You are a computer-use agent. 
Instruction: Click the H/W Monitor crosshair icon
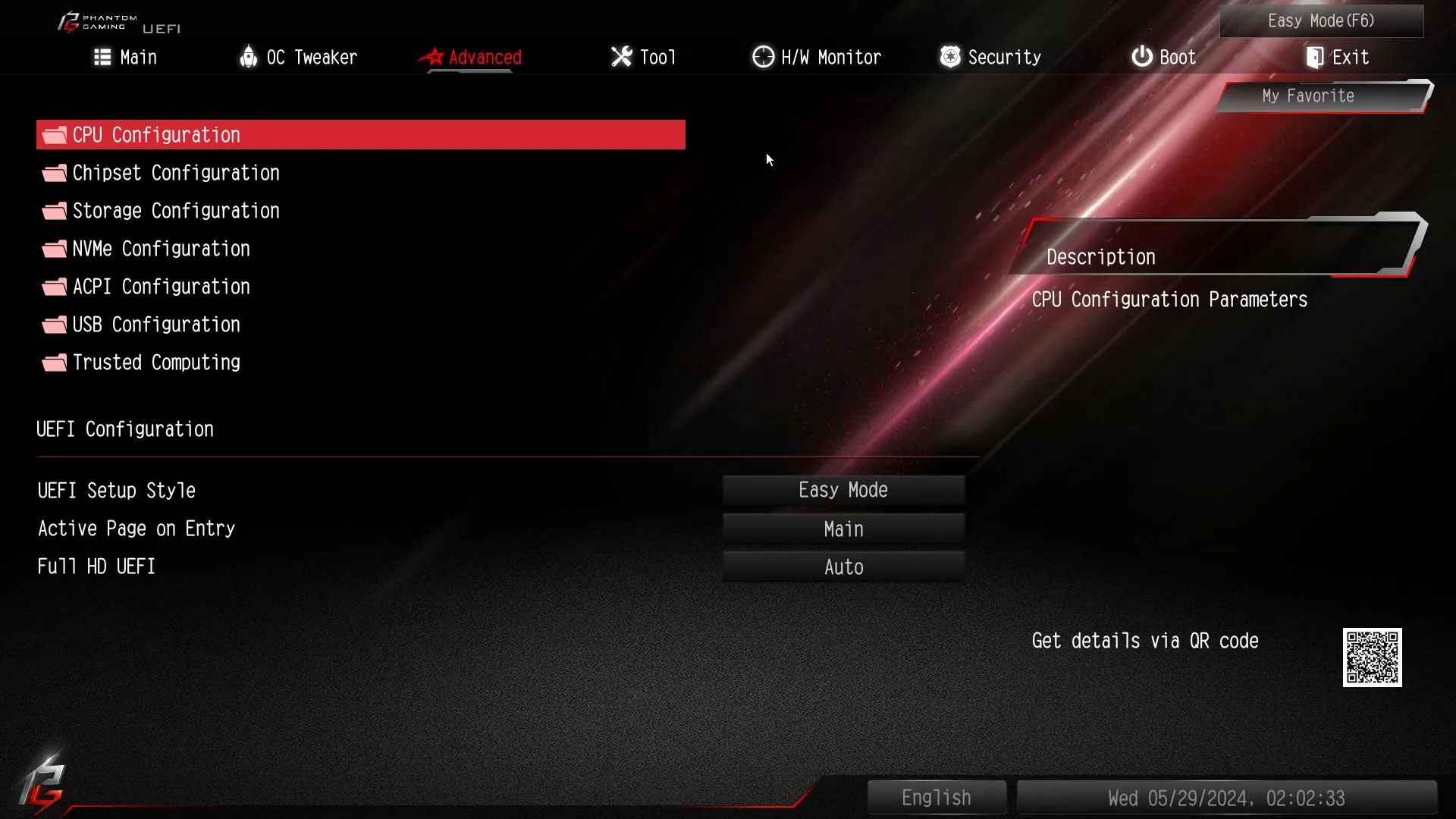(x=763, y=56)
